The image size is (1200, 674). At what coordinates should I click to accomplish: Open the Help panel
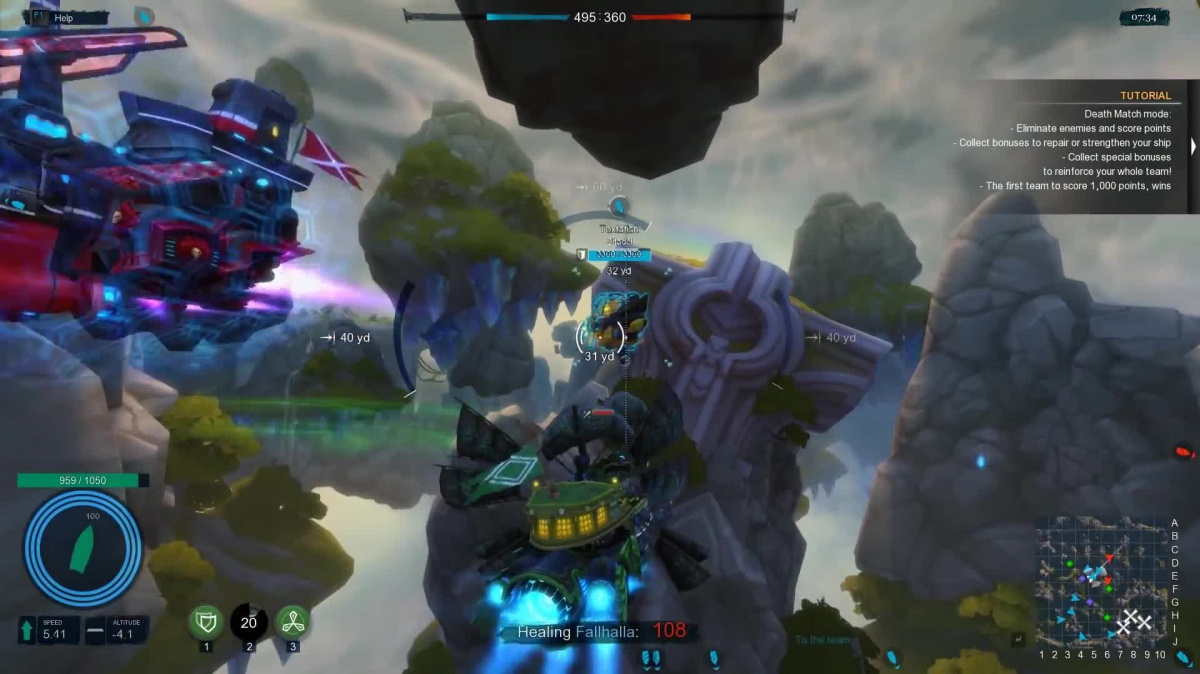[x=63, y=17]
